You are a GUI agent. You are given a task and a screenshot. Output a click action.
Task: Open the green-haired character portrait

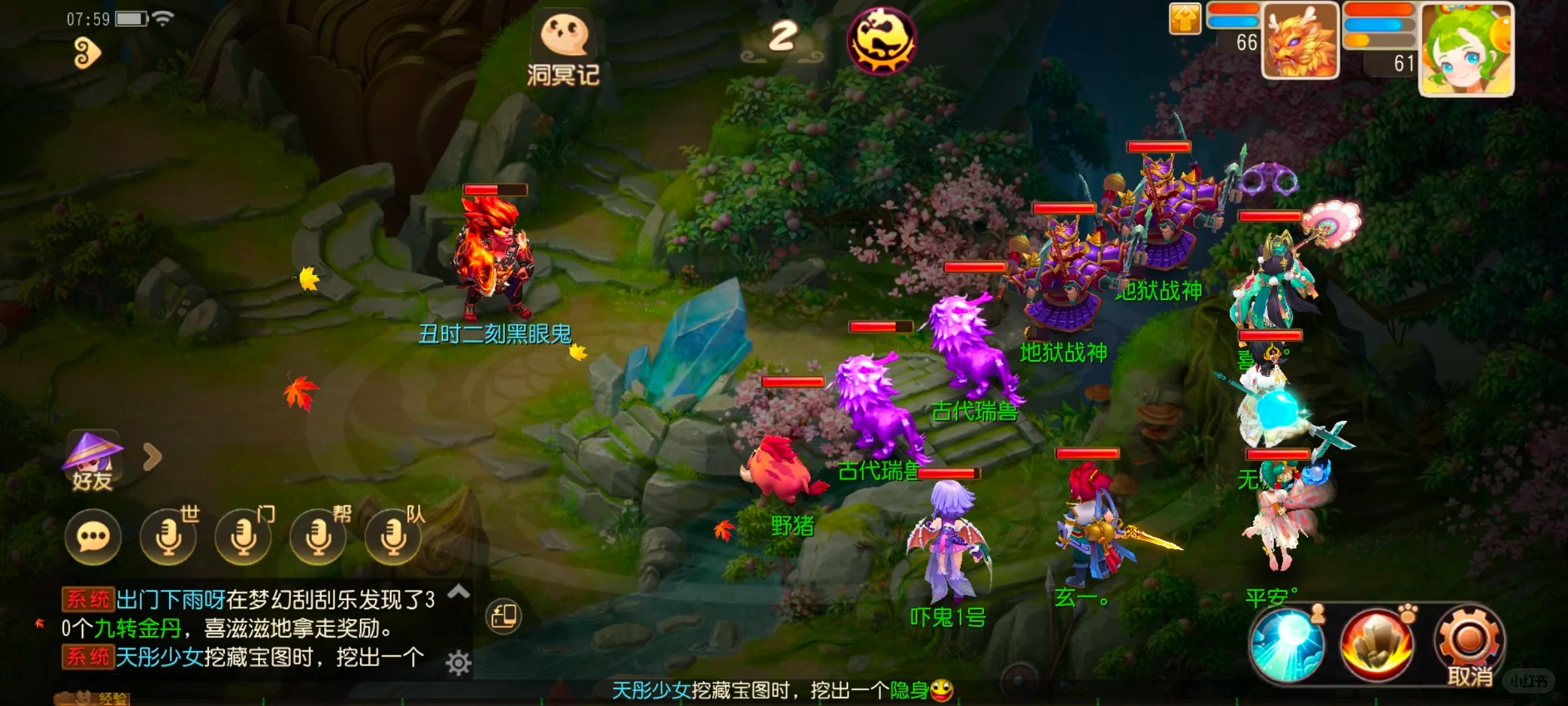(x=1467, y=49)
